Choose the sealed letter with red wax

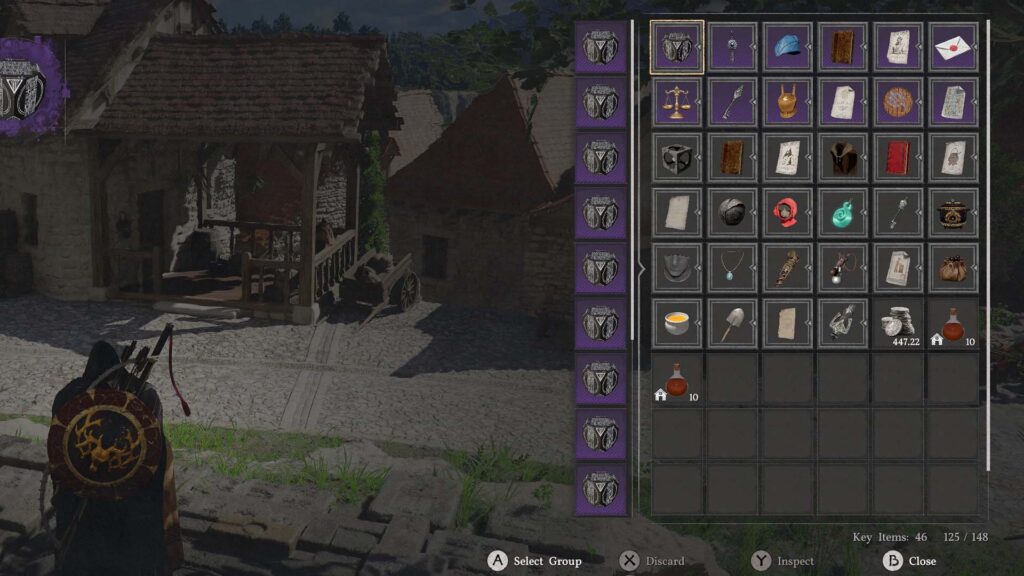[952, 47]
